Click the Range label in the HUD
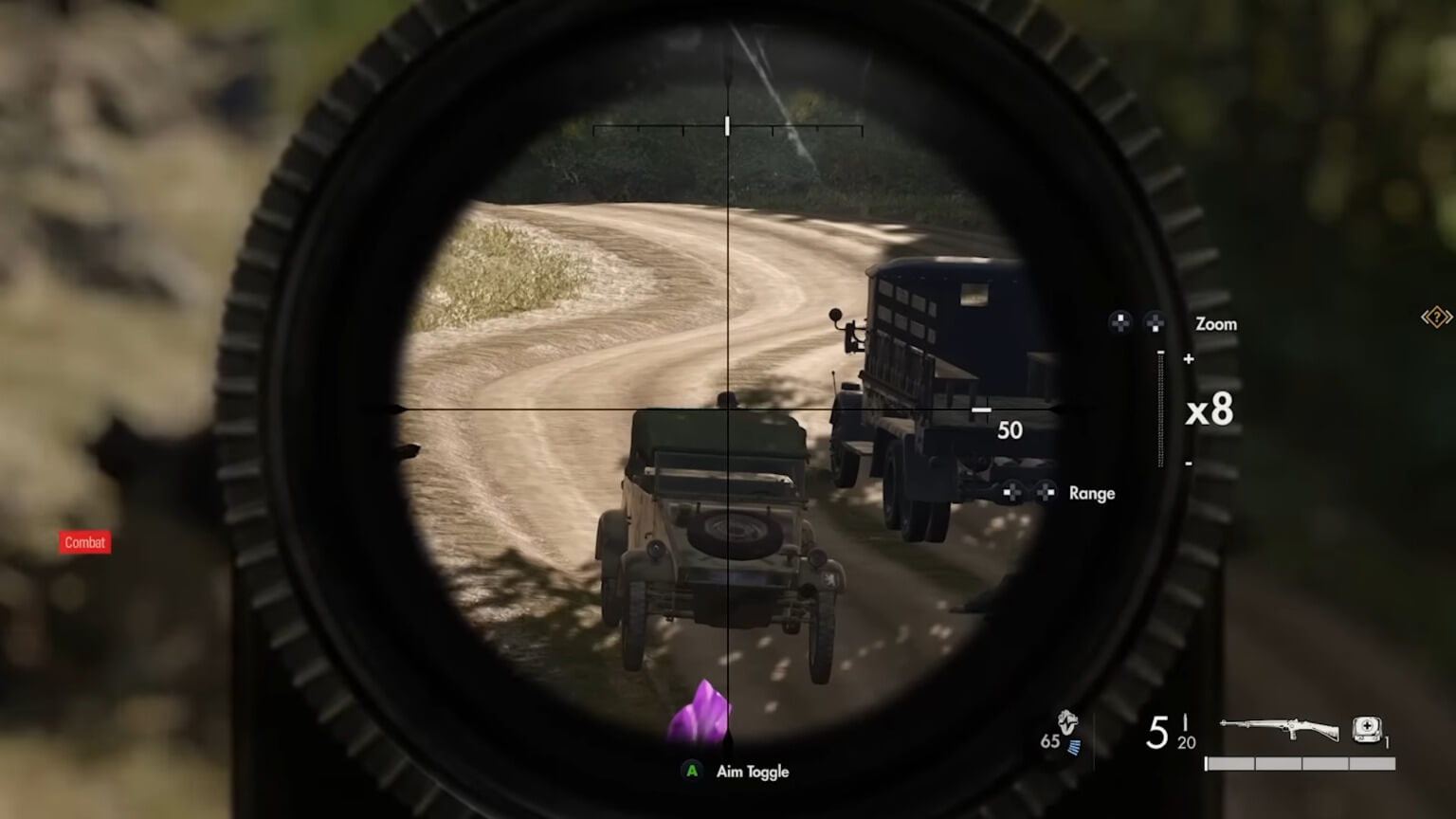Screen dimensions: 1456x819 tap(1090, 493)
